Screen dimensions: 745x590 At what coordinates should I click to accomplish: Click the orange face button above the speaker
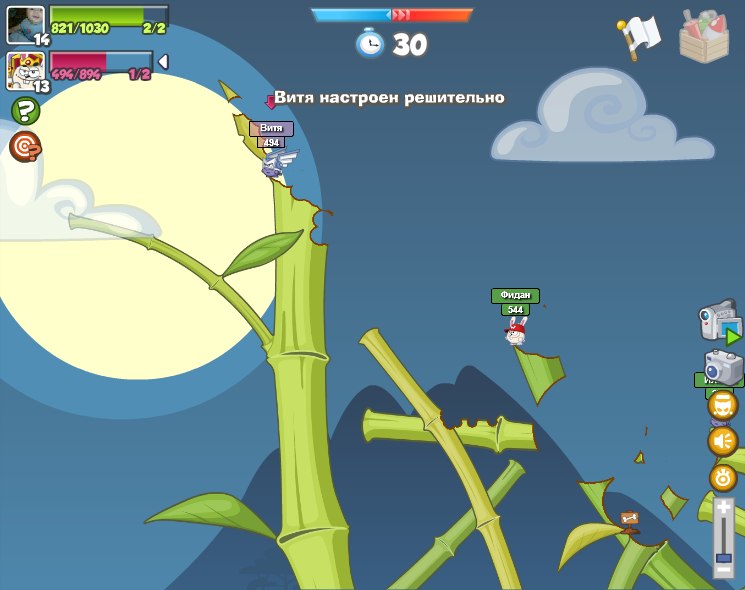(x=723, y=405)
